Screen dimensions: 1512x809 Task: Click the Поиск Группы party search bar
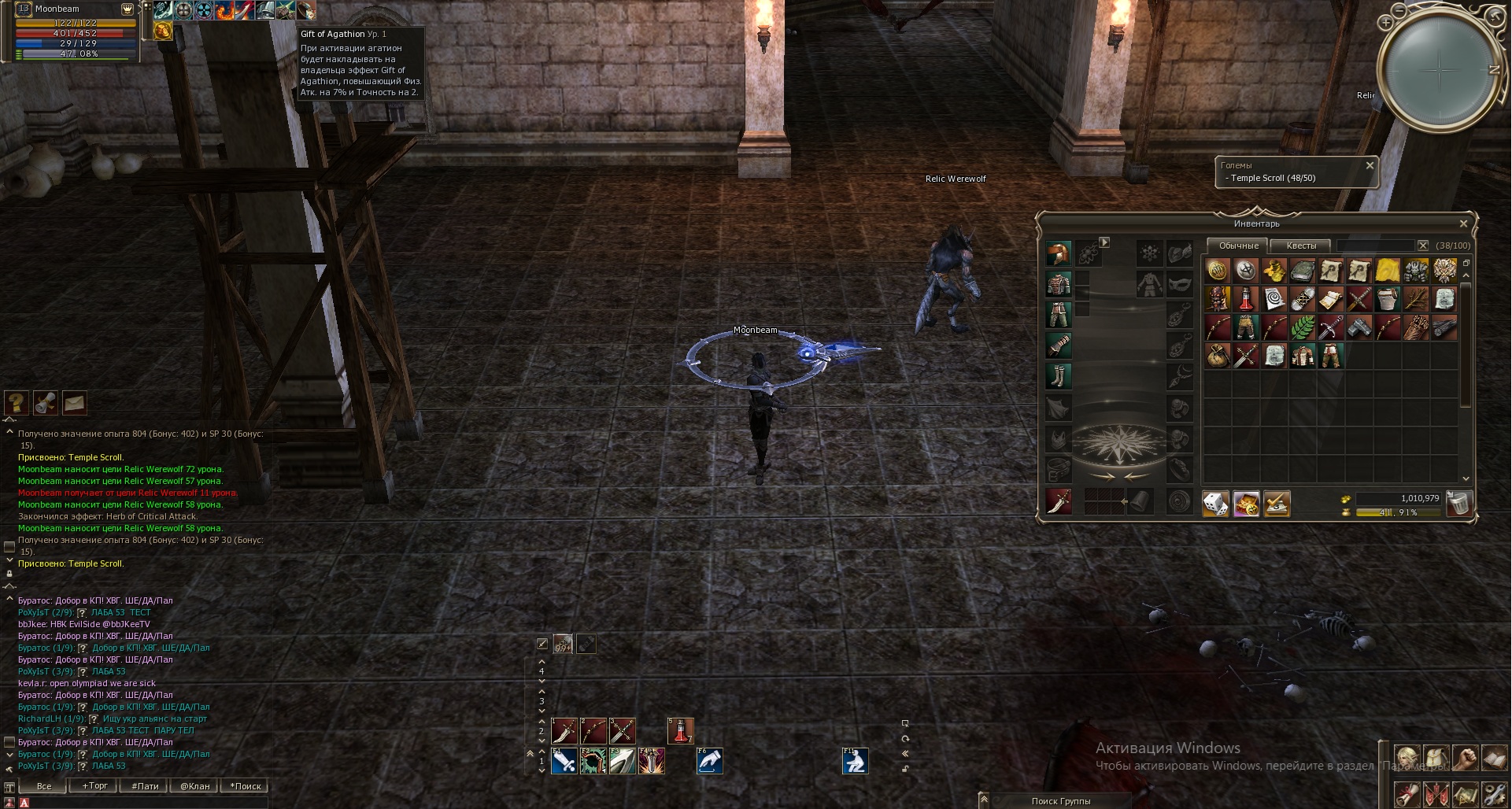pyautogui.click(x=1060, y=800)
